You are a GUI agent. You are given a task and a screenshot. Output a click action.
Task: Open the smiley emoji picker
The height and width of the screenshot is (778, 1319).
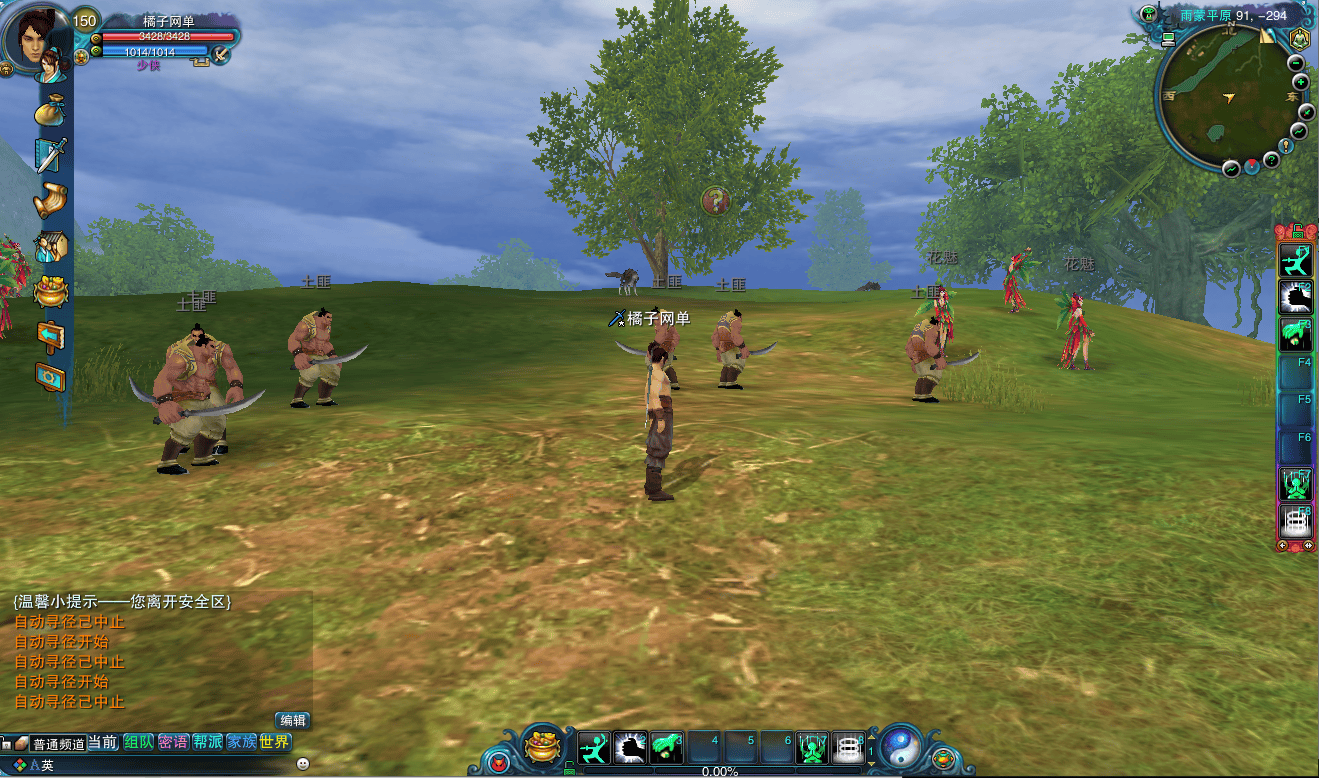tap(303, 764)
